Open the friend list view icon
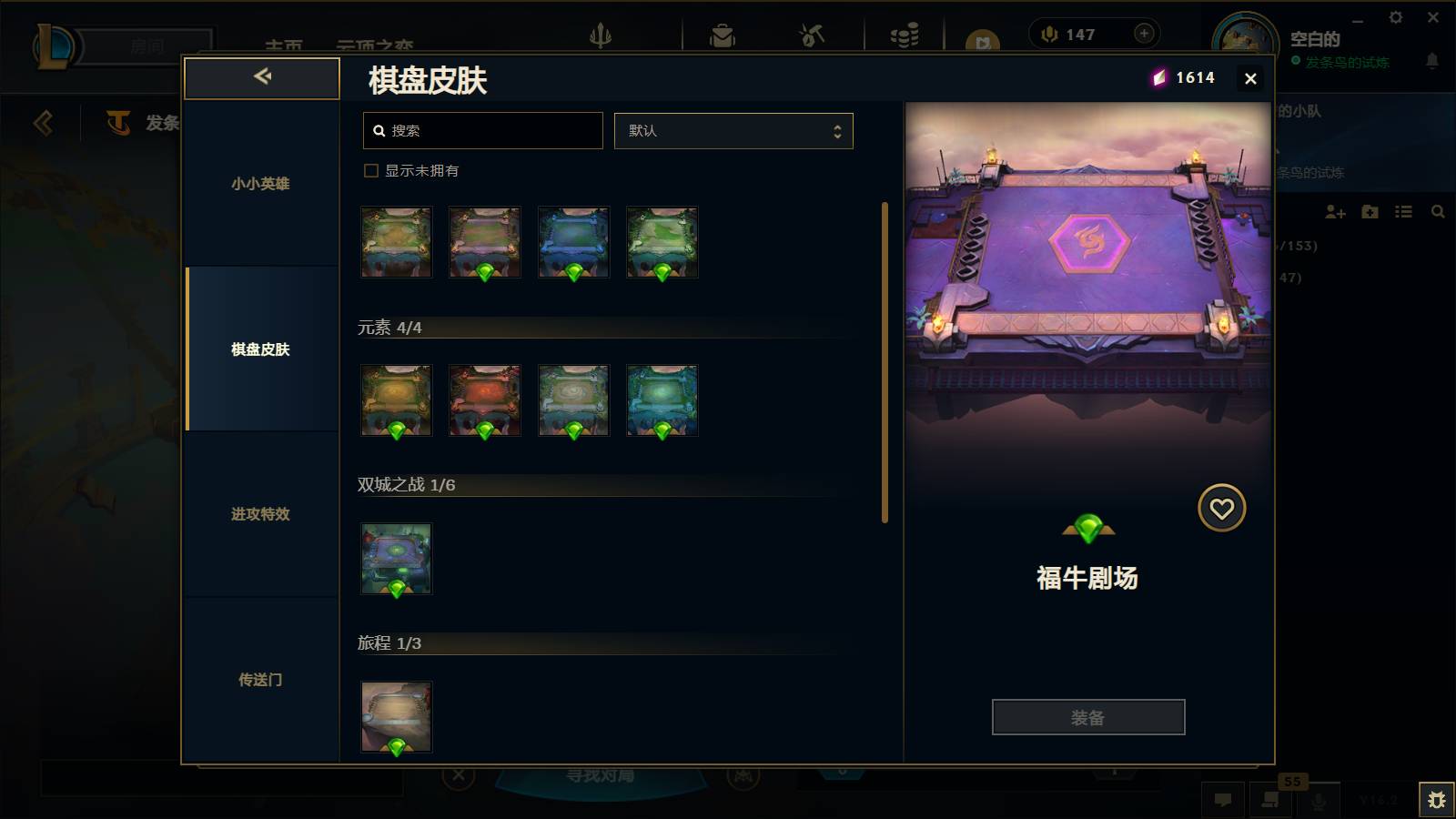This screenshot has width=1456, height=819. (x=1404, y=212)
